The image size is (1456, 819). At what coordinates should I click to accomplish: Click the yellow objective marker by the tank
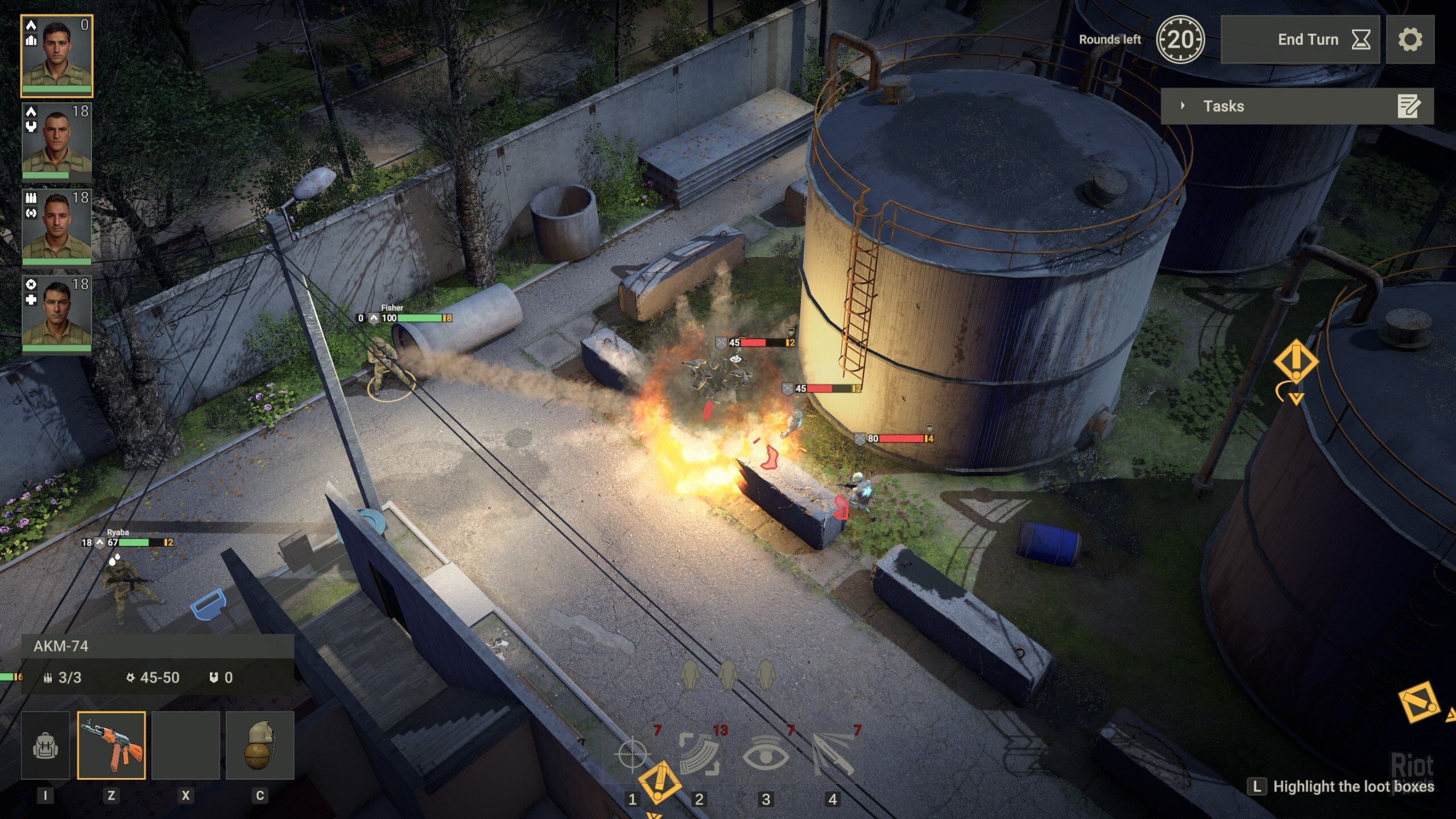pos(1296,362)
